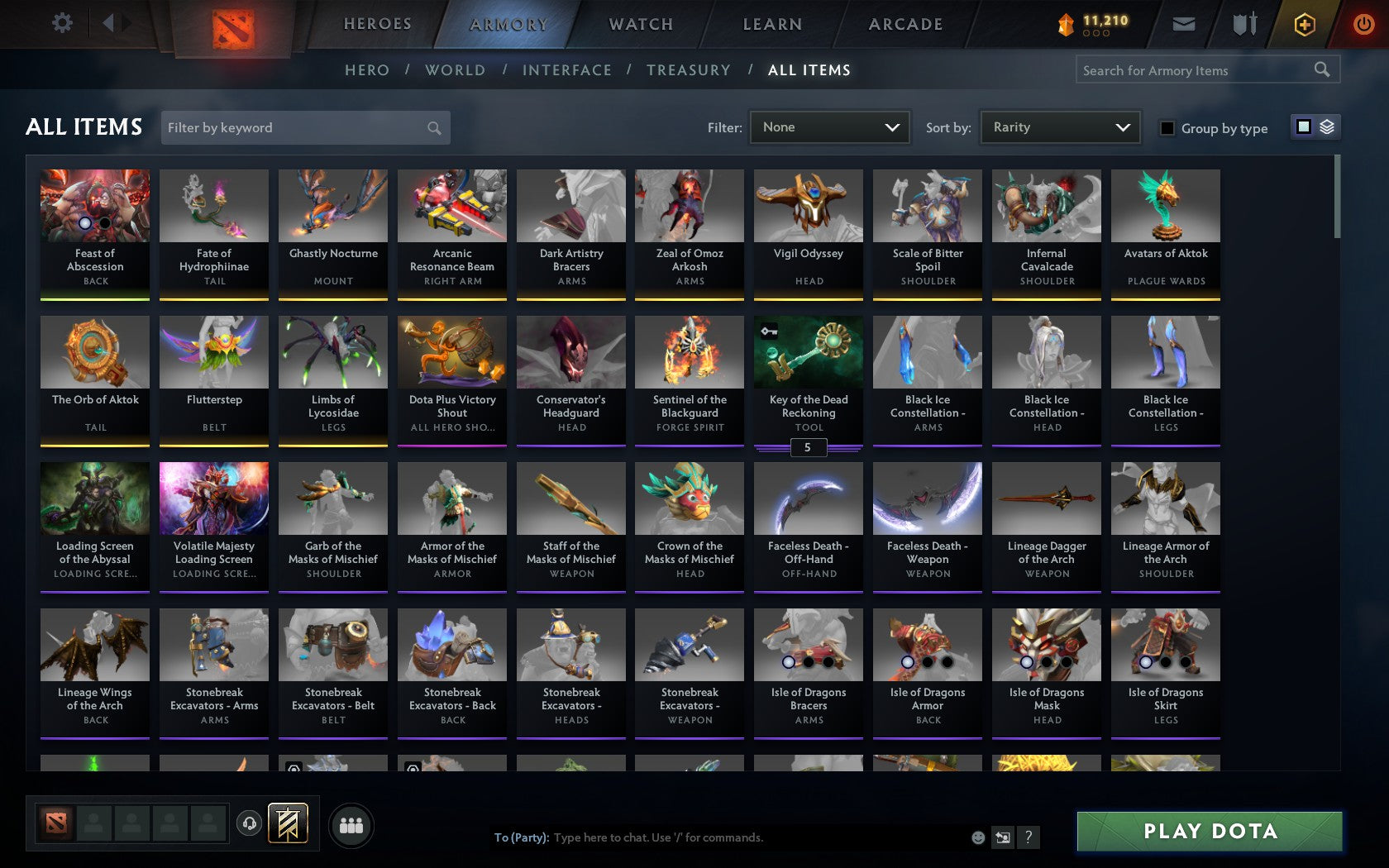Open Dota Plus via gold hexagon plus icon
The image size is (1389, 868).
click(1305, 24)
